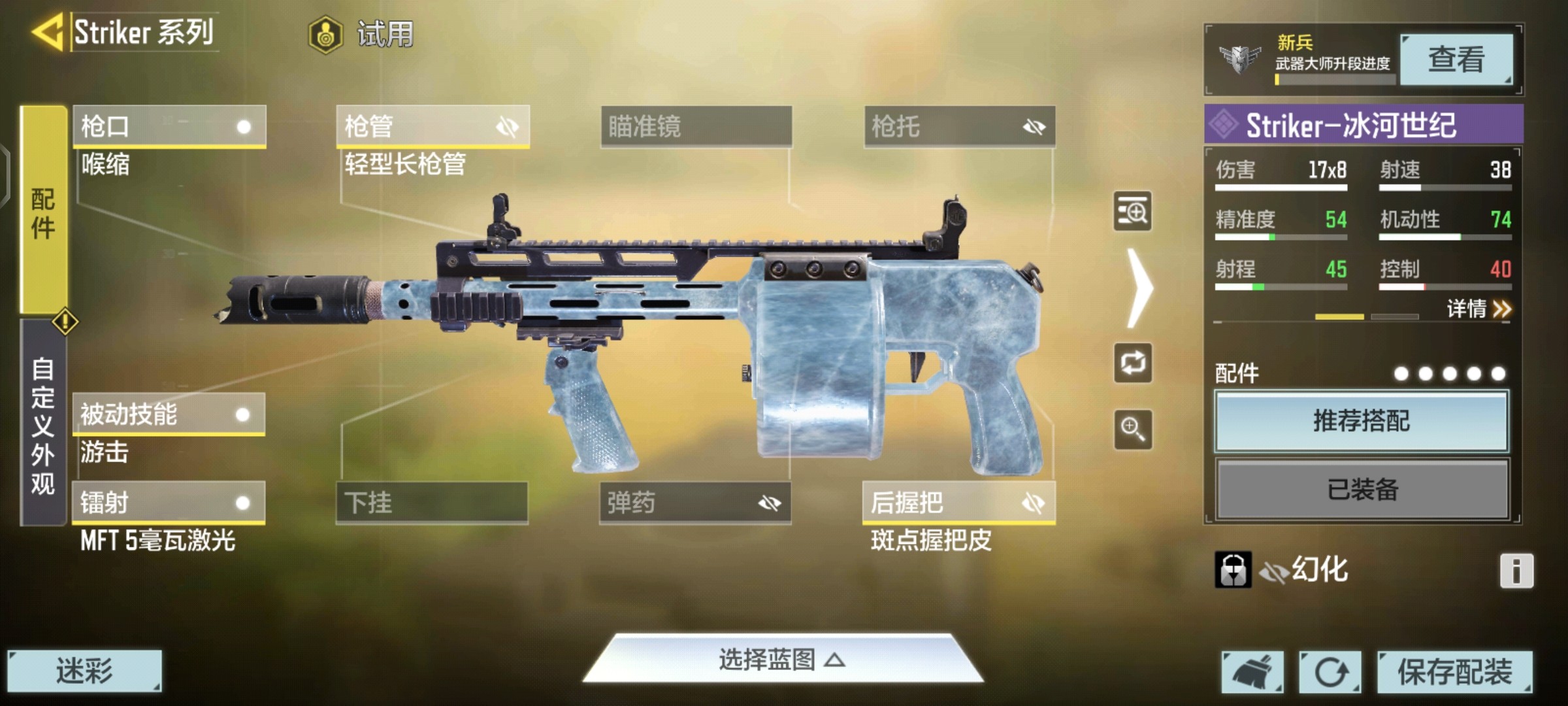Choose the 瞄准镜 optic slot

tap(696, 126)
